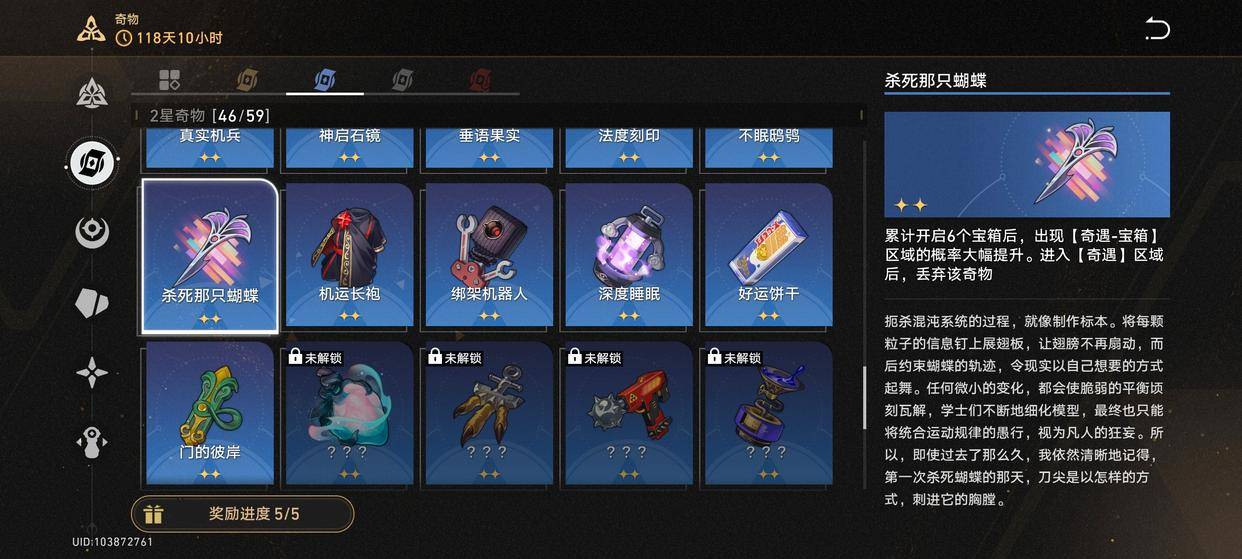Inspect the locked purple spinning top curio
This screenshot has height=559, width=1242.
[x=768, y=413]
